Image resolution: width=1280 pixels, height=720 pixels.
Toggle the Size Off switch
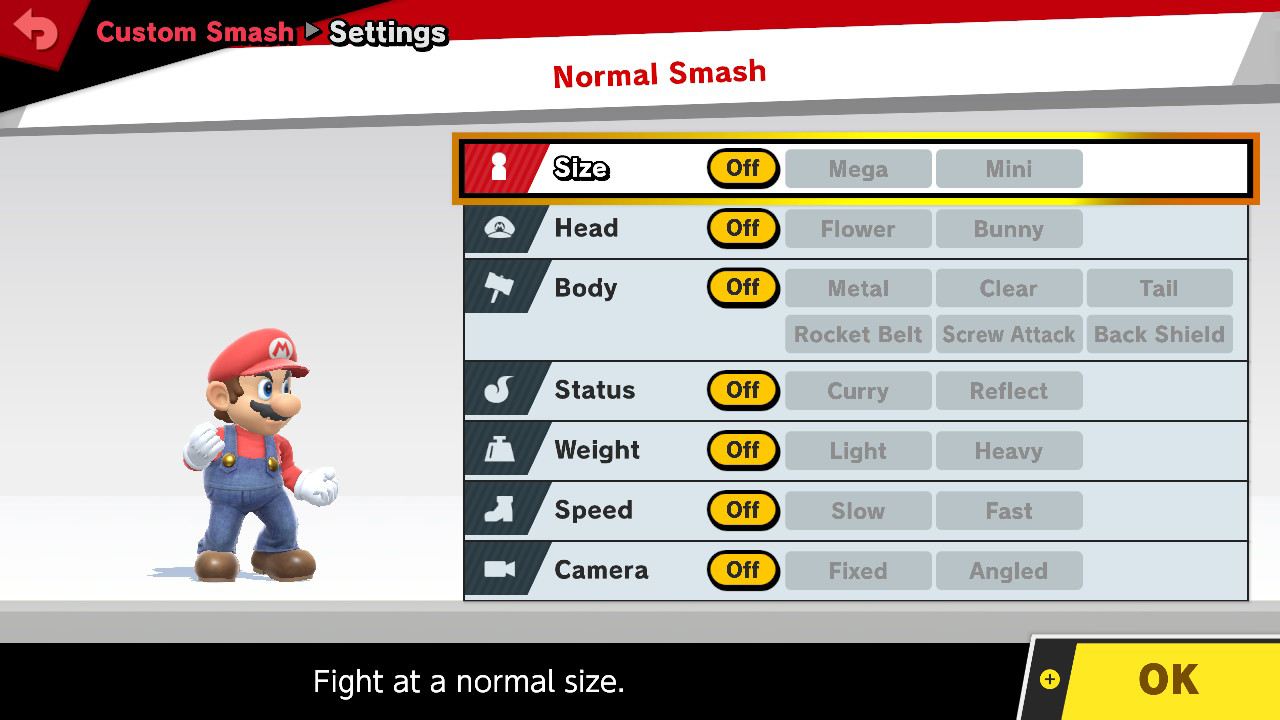pos(743,168)
